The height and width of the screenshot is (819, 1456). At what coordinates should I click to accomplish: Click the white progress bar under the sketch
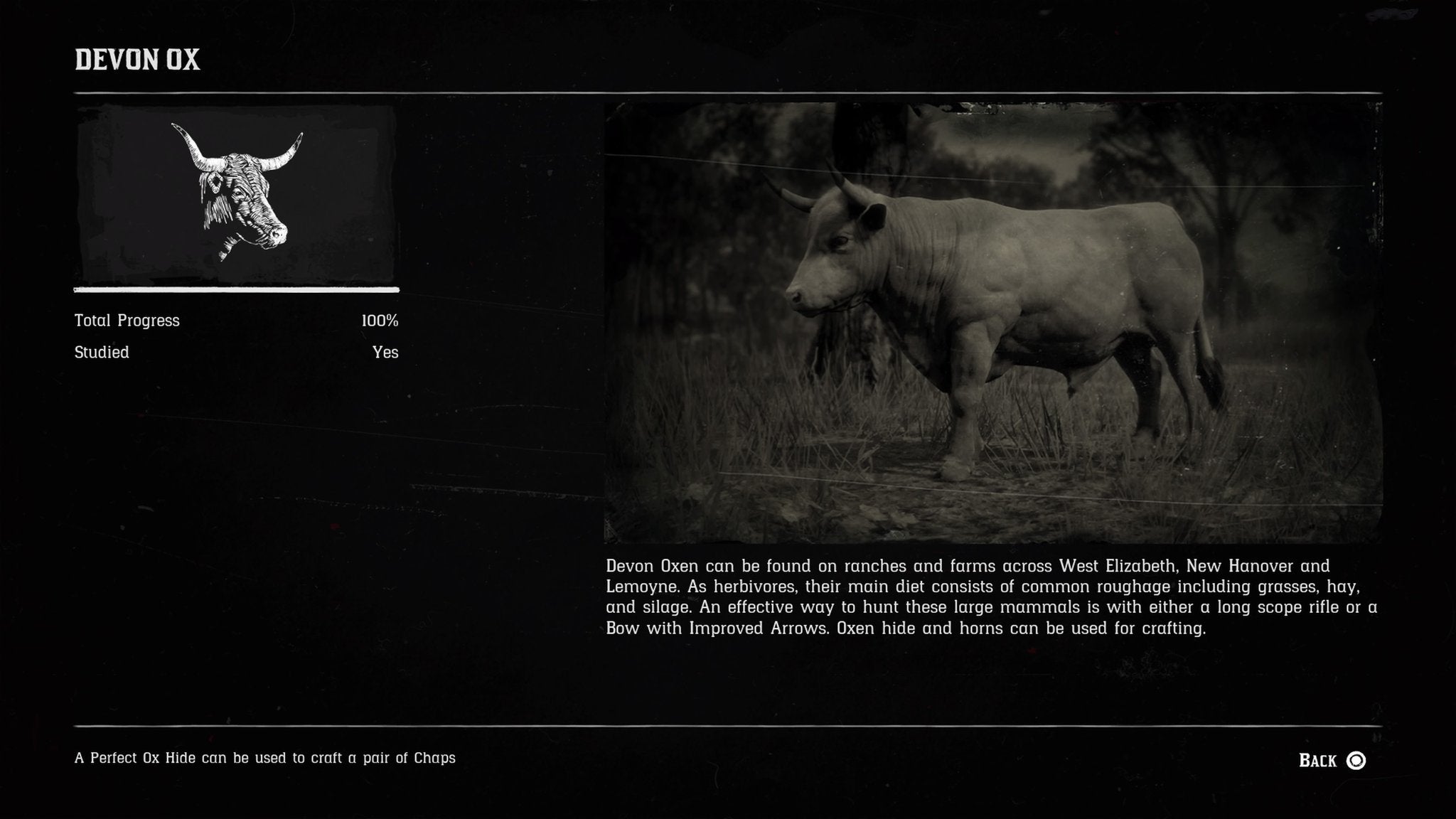point(235,290)
